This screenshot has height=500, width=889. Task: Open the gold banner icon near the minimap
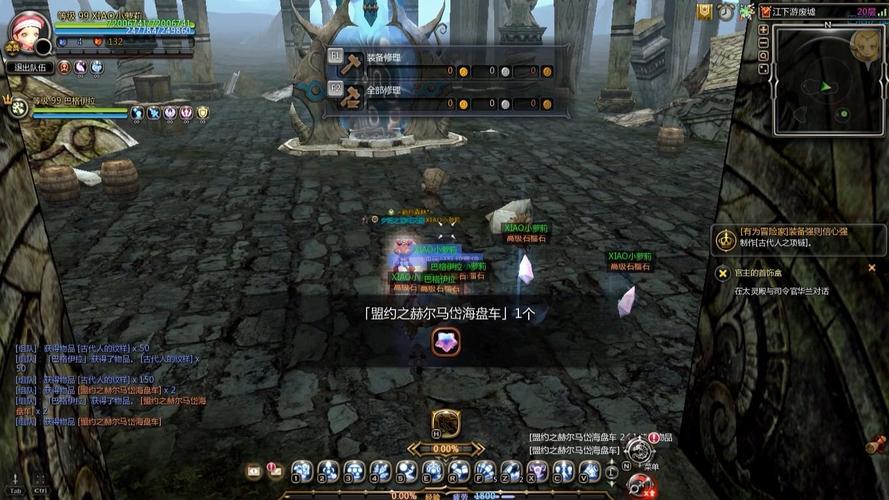click(705, 11)
